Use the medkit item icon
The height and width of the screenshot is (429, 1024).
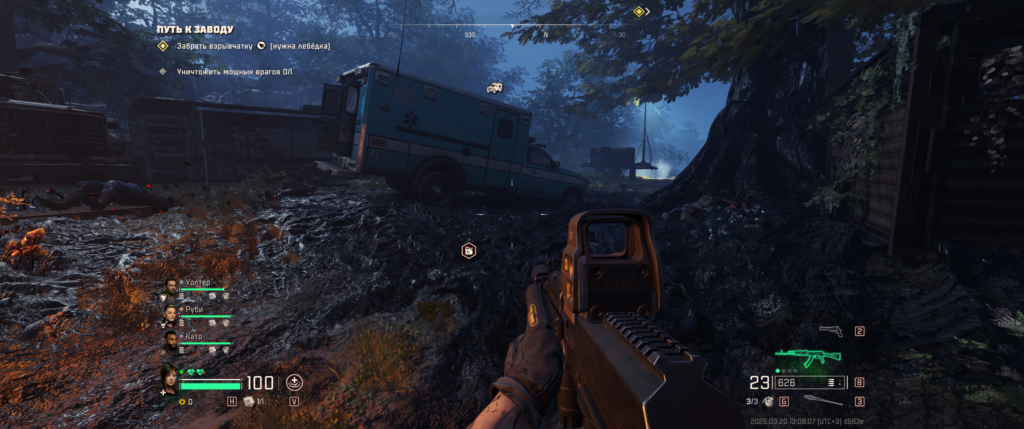pyautogui.click(x=249, y=401)
